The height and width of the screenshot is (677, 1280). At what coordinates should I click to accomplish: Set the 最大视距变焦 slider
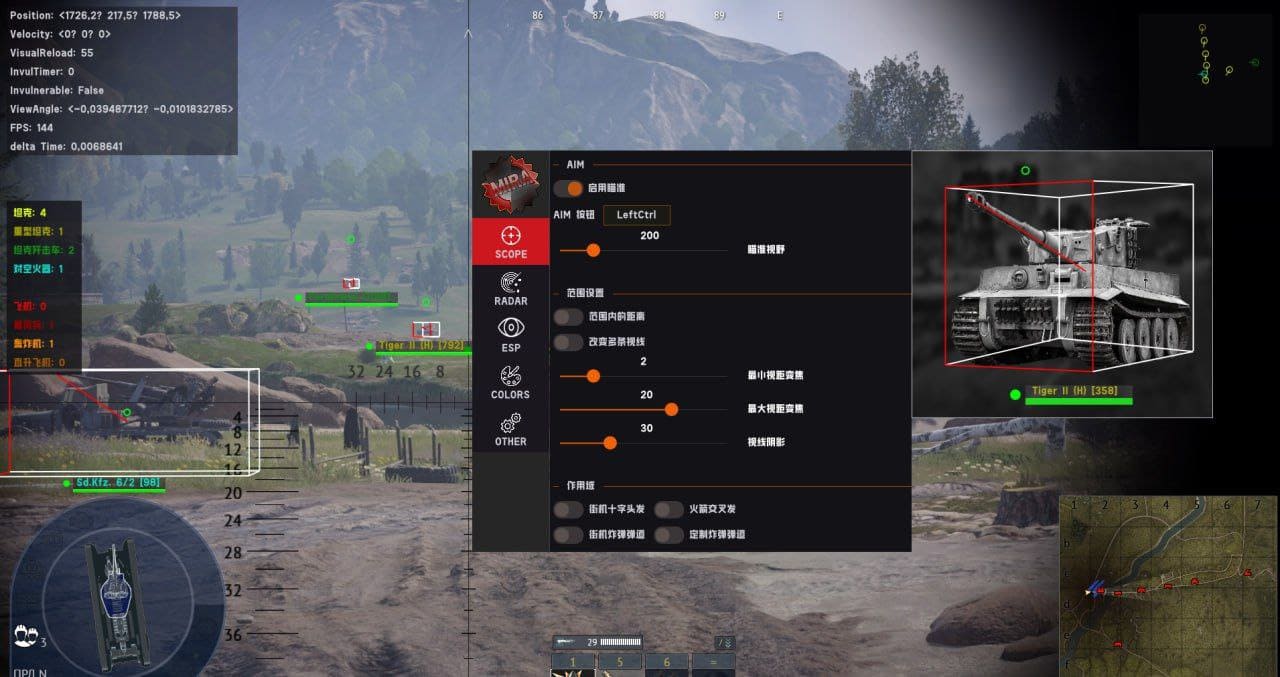[x=671, y=409]
